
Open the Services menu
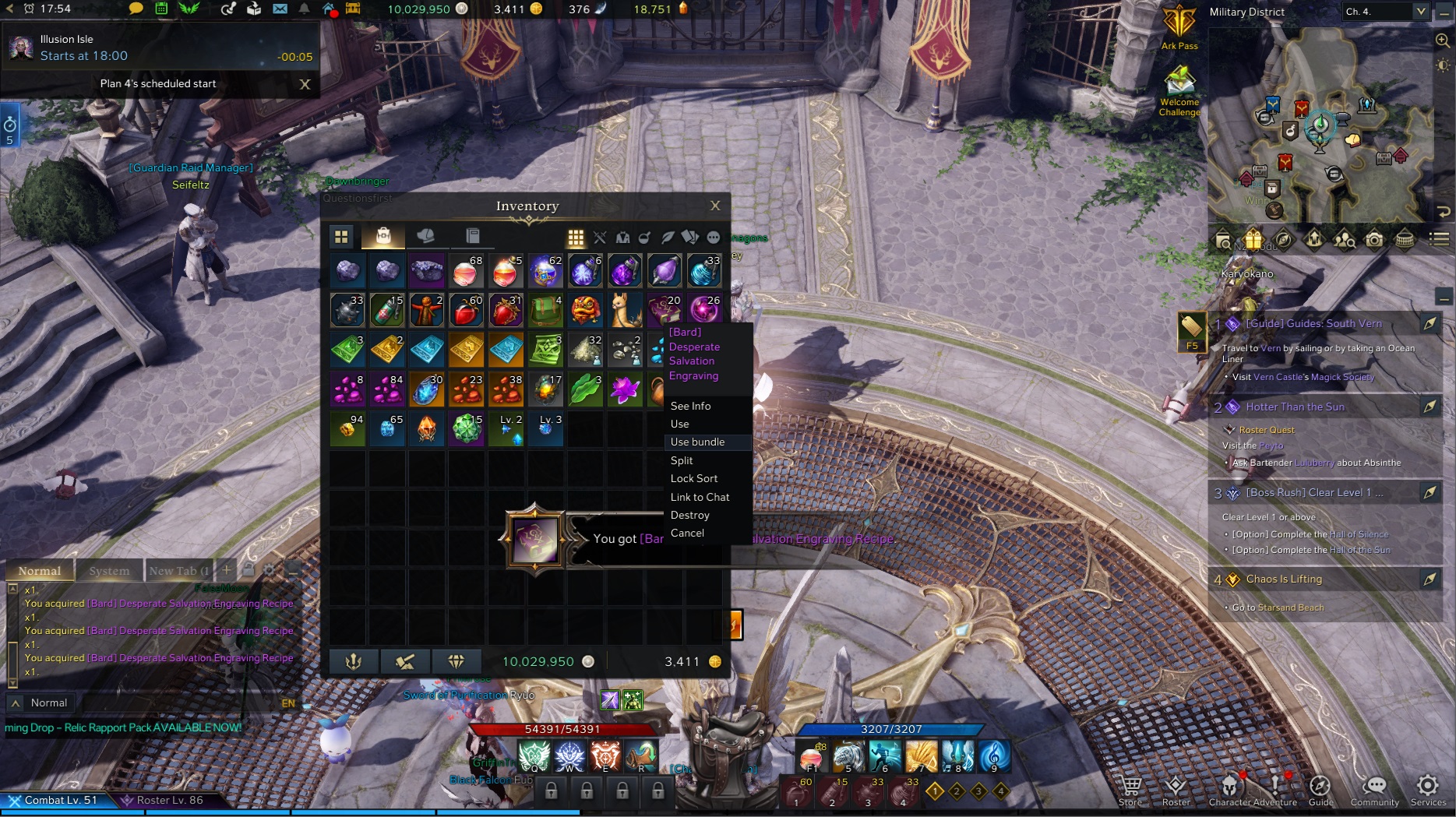pos(1427,790)
